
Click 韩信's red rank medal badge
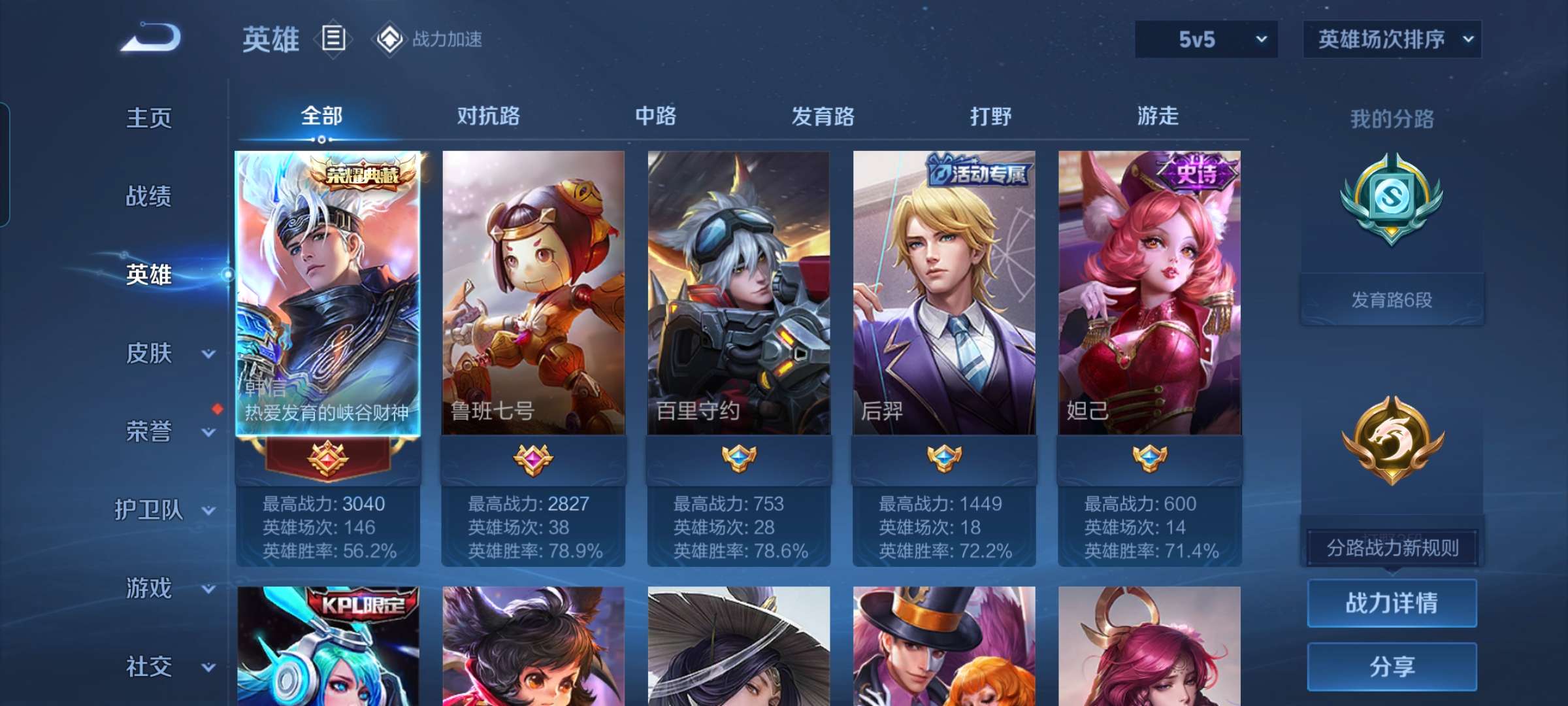coord(329,460)
